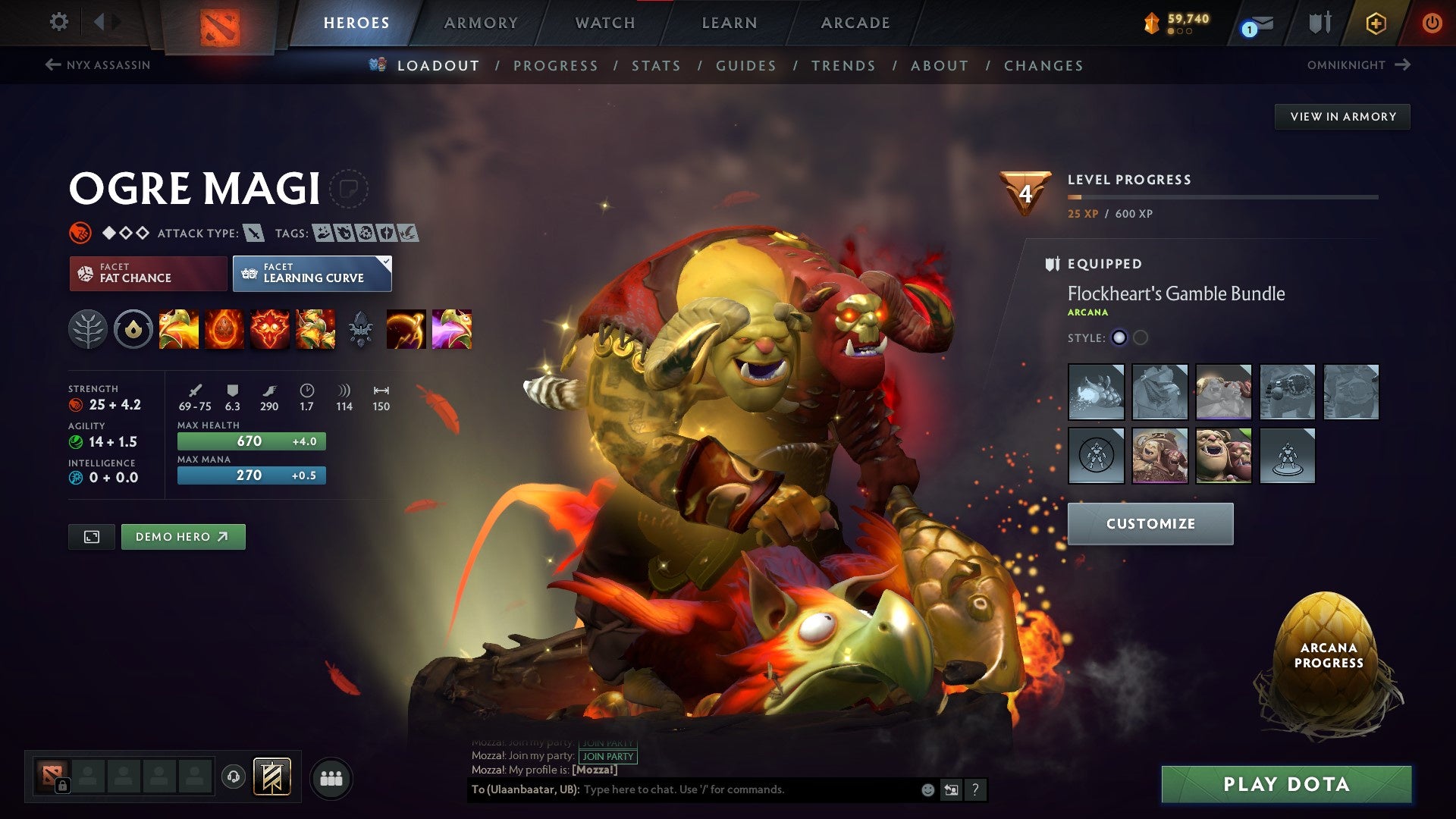Select the Learning Curve facet
Image resolution: width=1456 pixels, height=819 pixels.
(x=312, y=273)
